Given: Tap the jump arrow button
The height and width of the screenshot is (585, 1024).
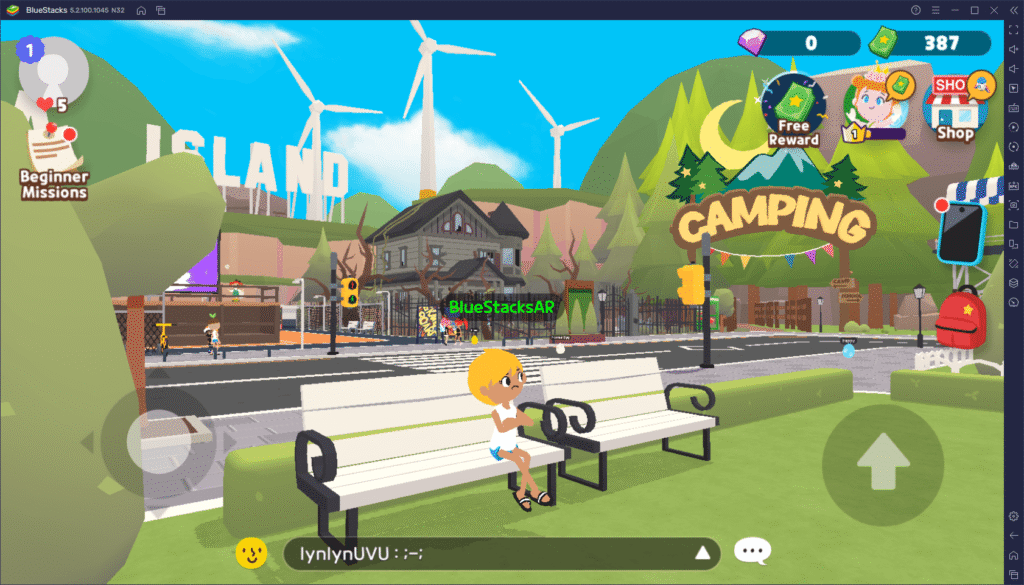Looking at the screenshot, I should coord(883,464).
